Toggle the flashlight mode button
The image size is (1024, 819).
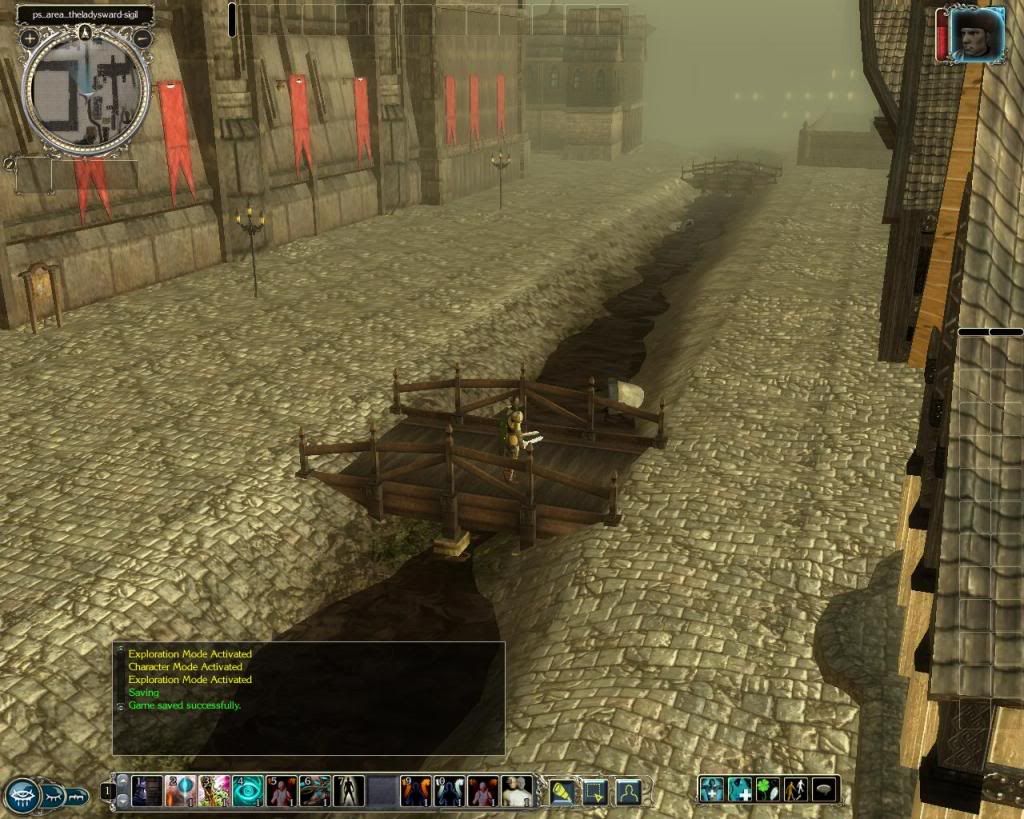tap(563, 791)
